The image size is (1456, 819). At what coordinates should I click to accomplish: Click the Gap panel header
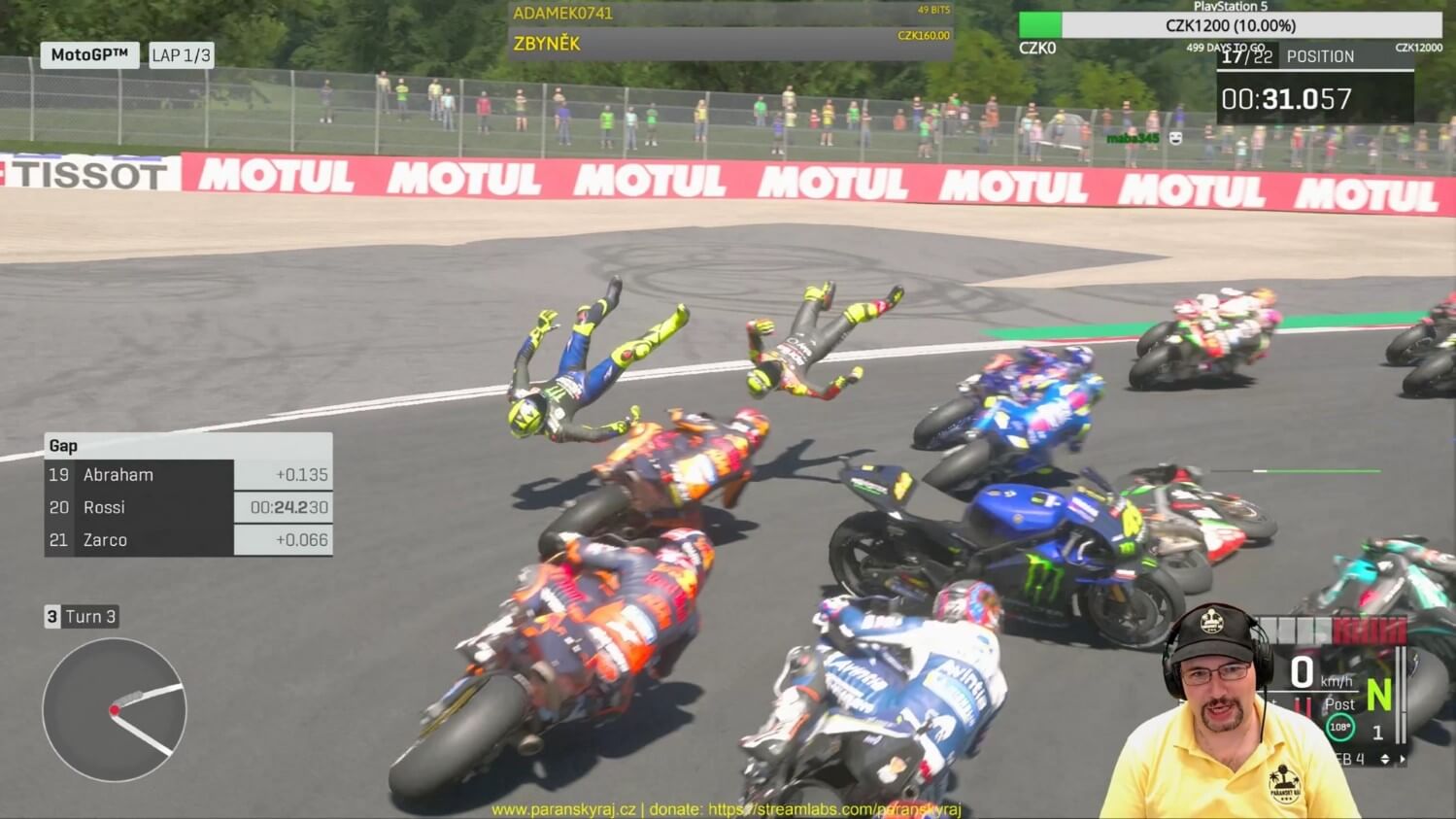point(187,446)
